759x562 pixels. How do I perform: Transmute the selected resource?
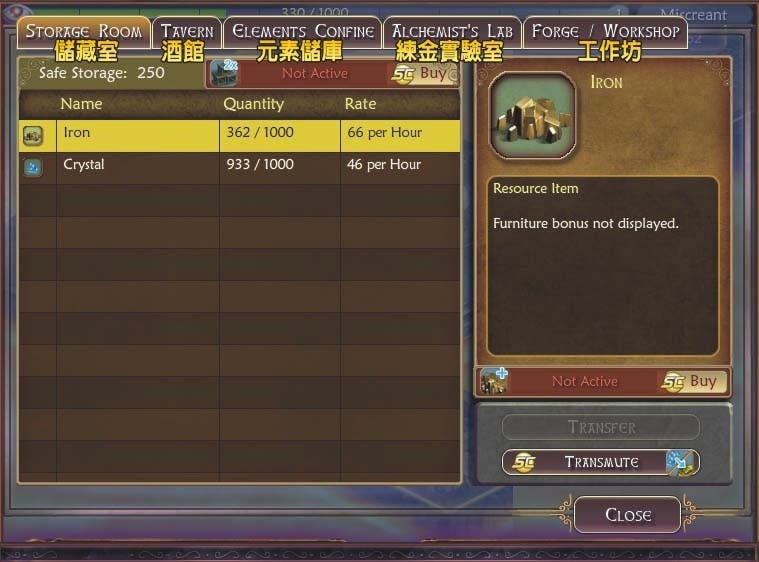tap(601, 462)
